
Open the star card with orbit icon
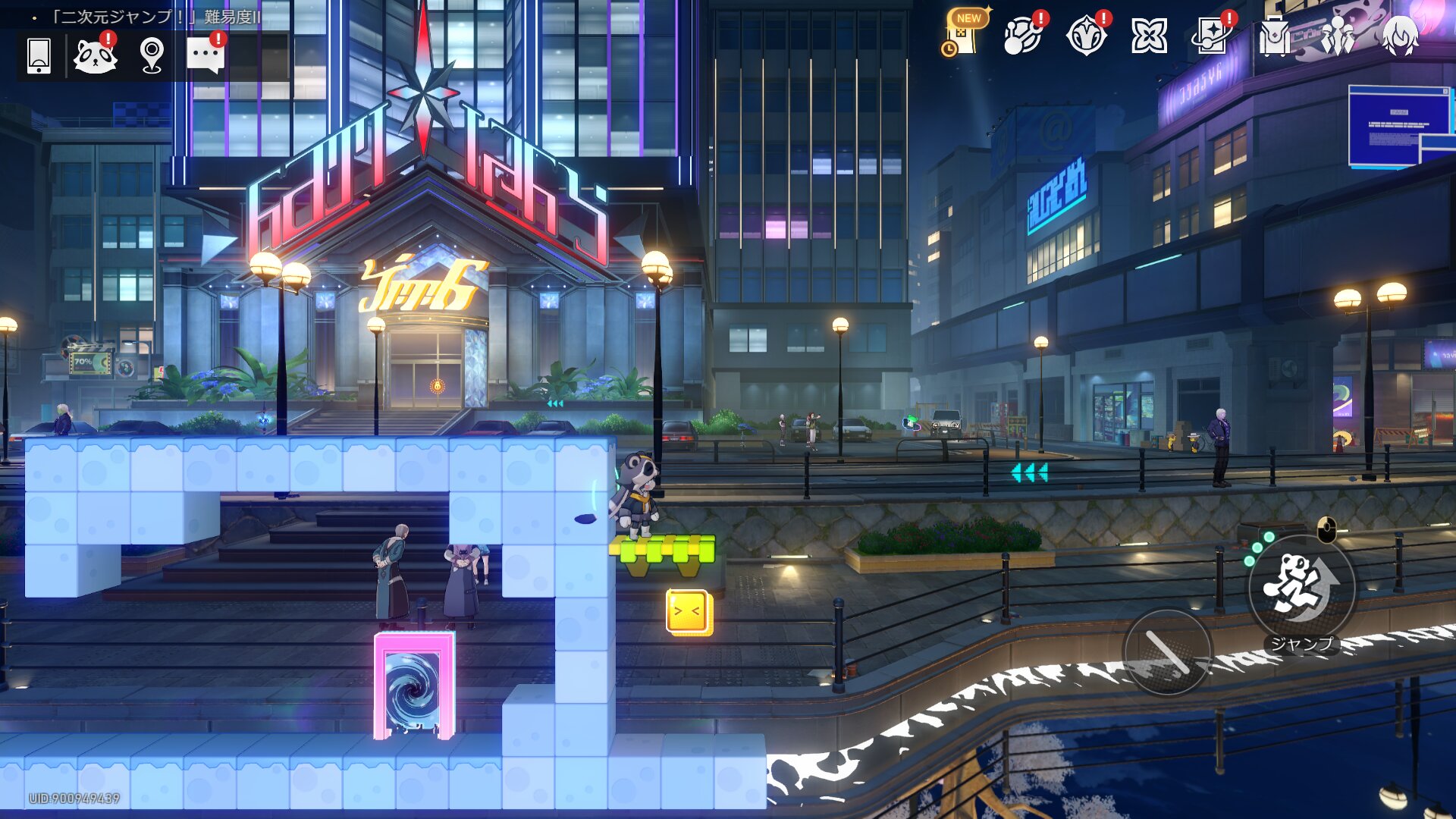click(x=1211, y=35)
